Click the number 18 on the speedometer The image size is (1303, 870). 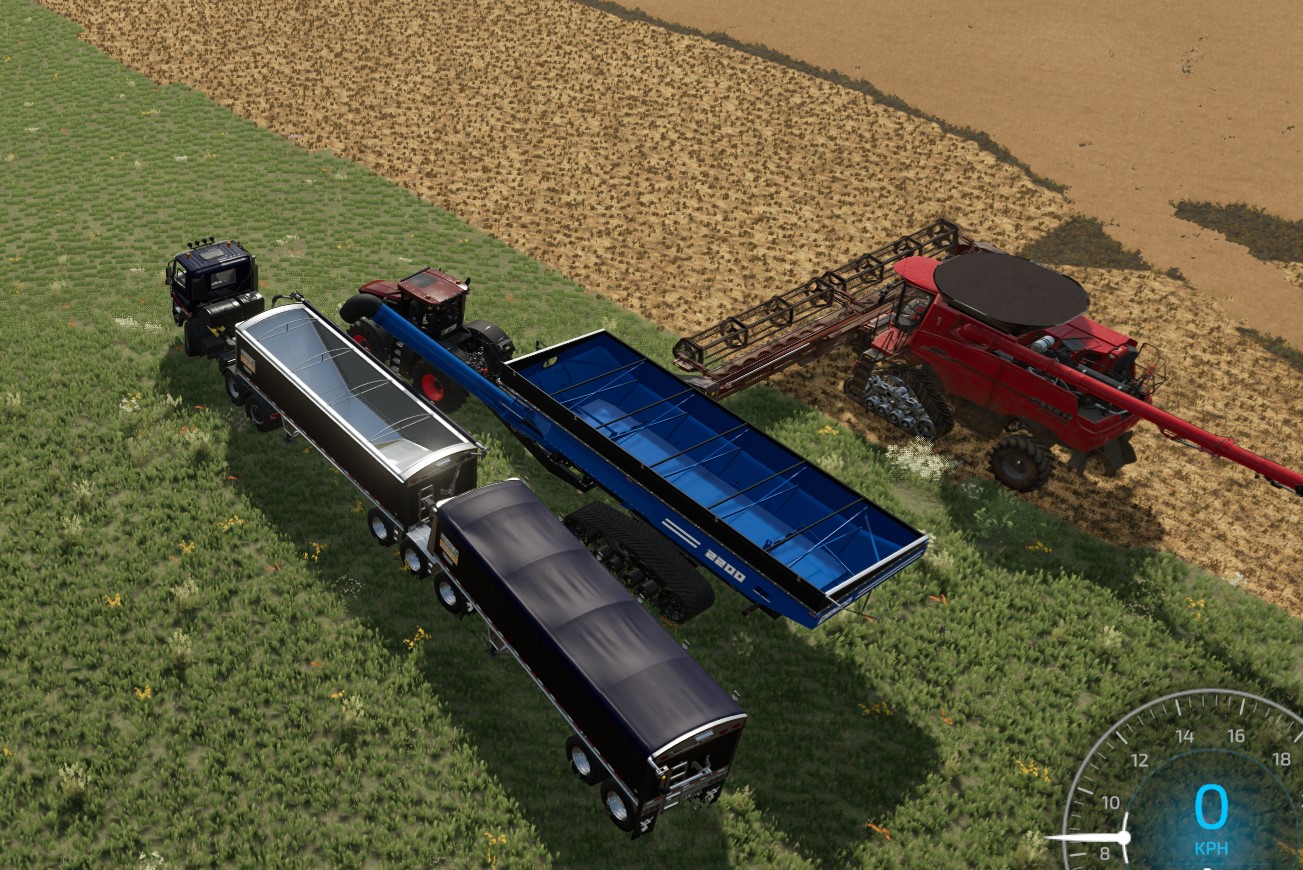tap(1283, 759)
